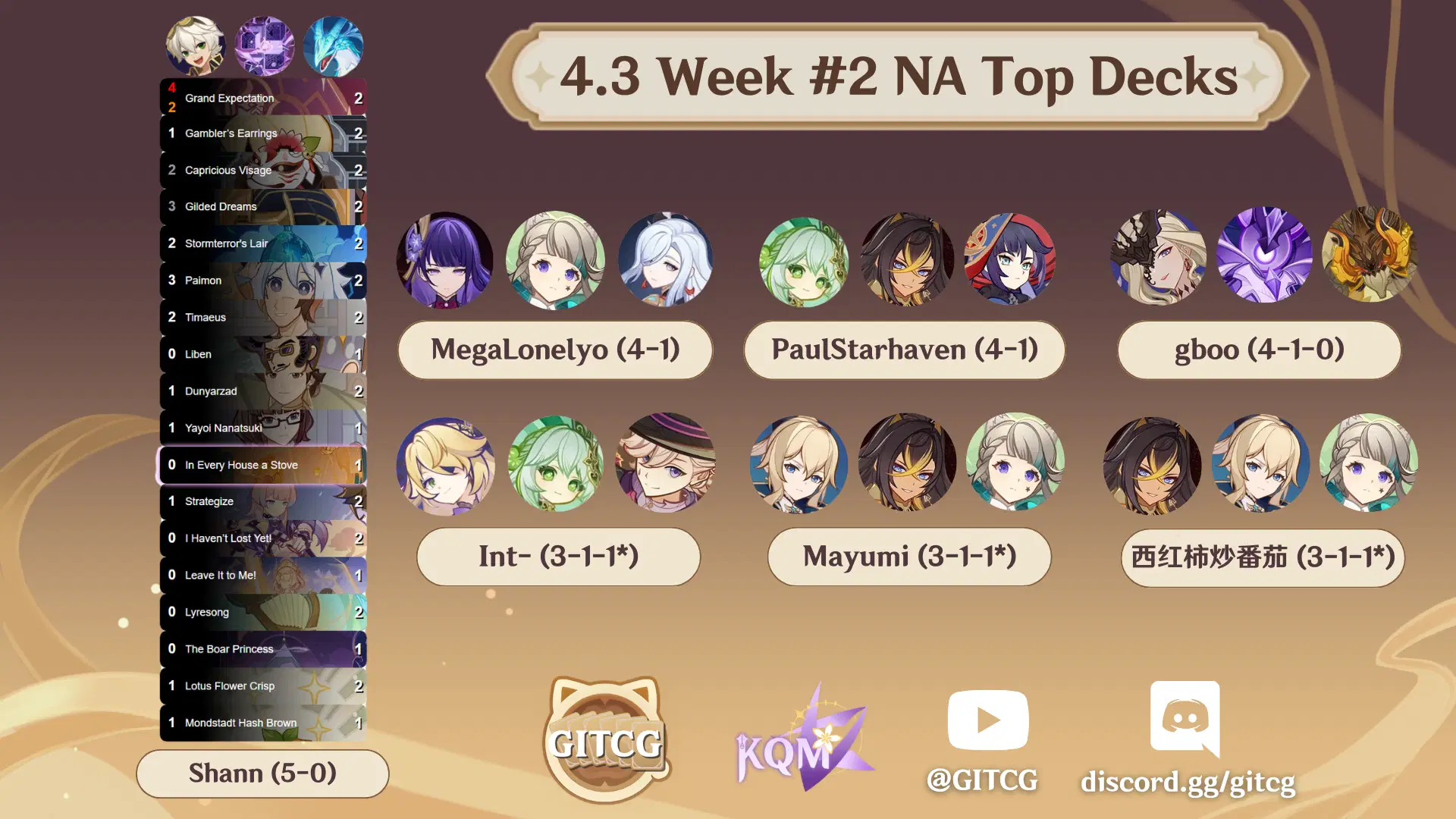Image resolution: width=1456 pixels, height=819 pixels.
Task: Click the Nahida avatar in PaulStarhaven's deck
Action: (803, 260)
